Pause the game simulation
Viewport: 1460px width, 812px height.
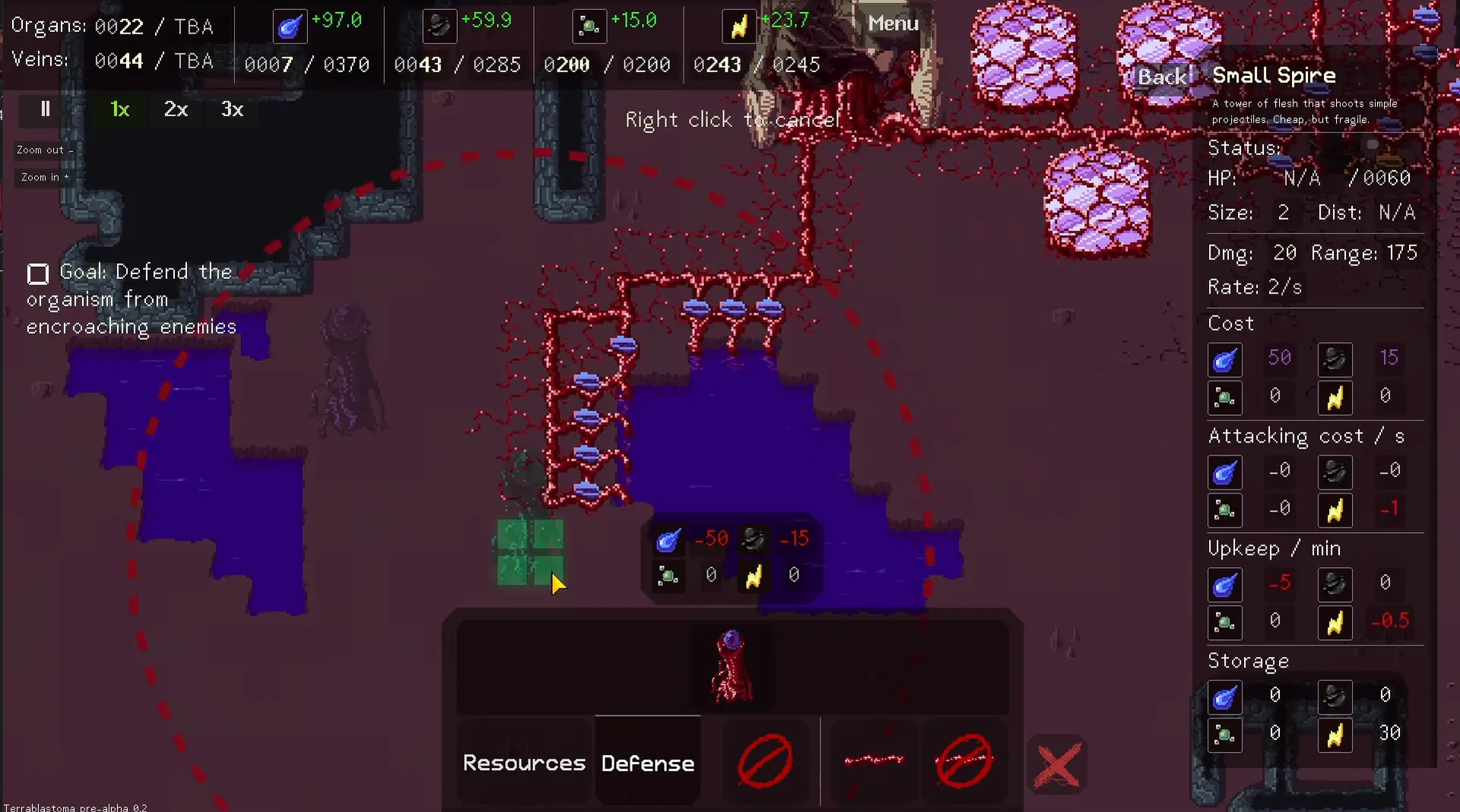point(45,109)
